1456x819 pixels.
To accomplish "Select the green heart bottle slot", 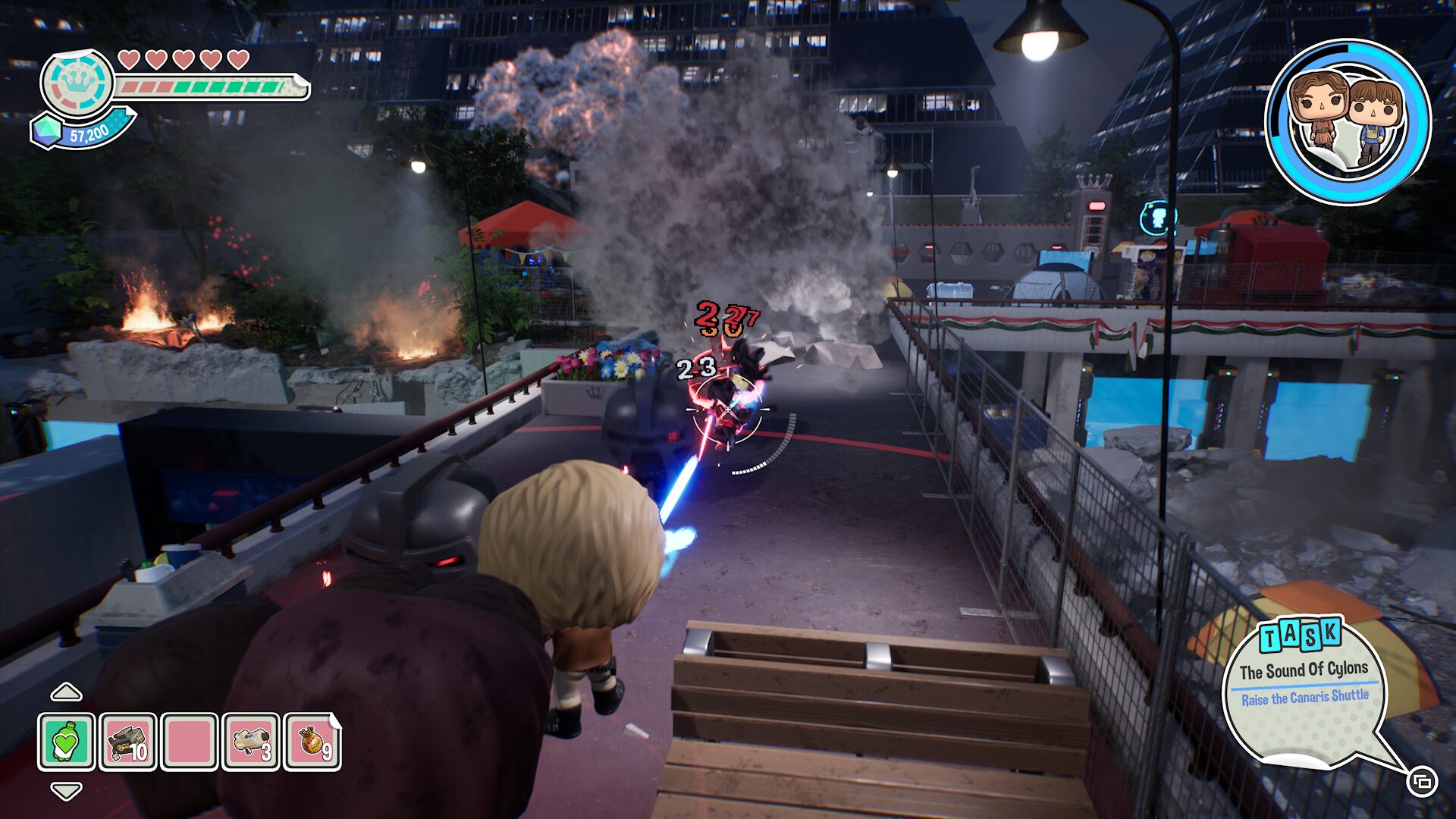I will pos(67,742).
